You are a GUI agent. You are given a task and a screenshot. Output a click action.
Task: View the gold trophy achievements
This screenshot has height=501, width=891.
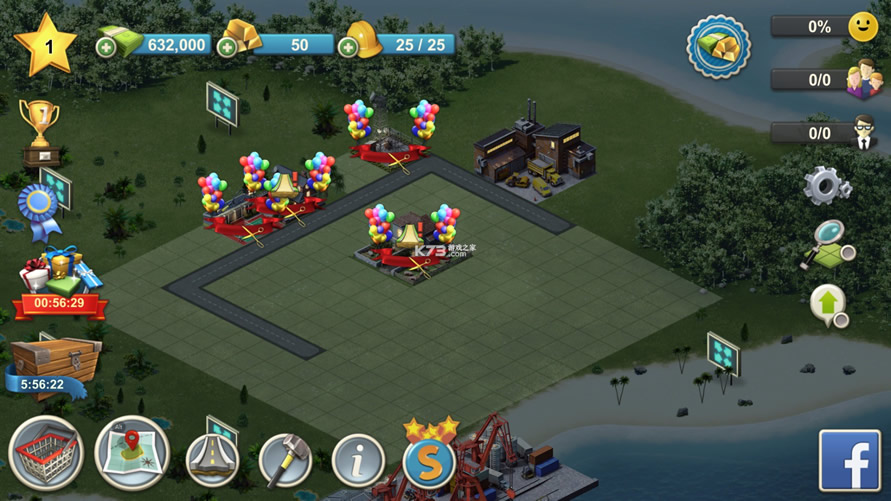pos(39,130)
